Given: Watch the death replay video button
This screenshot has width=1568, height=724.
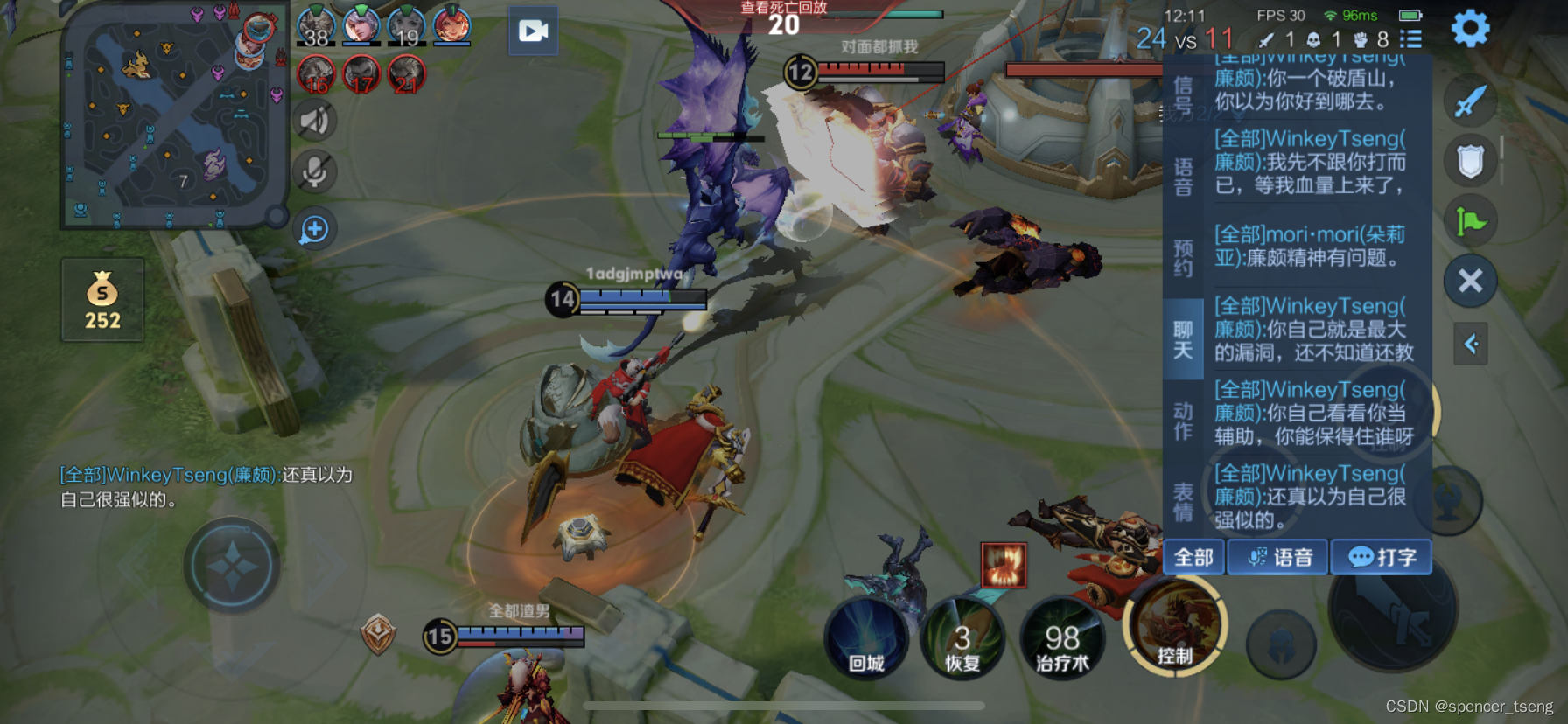Looking at the screenshot, I should click(x=533, y=31).
